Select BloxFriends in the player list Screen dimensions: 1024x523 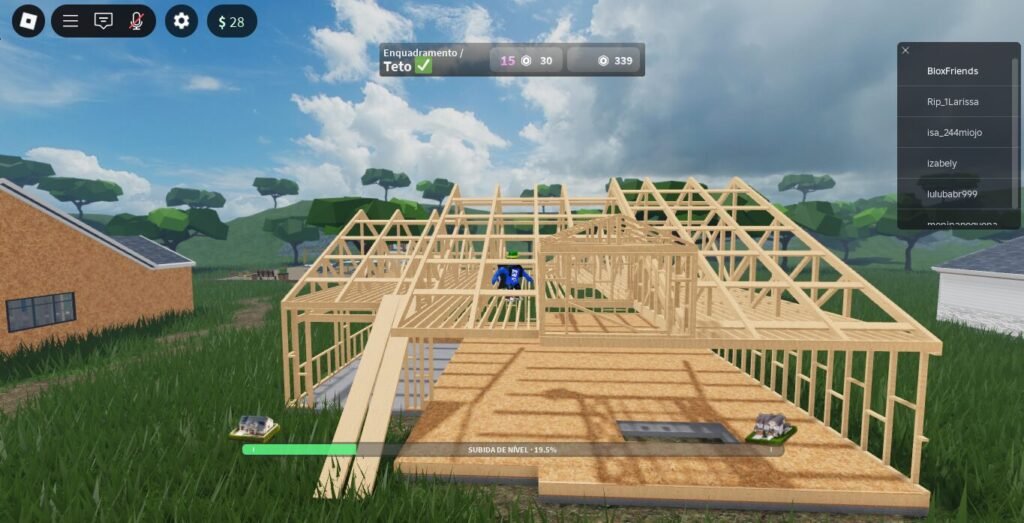point(952,71)
